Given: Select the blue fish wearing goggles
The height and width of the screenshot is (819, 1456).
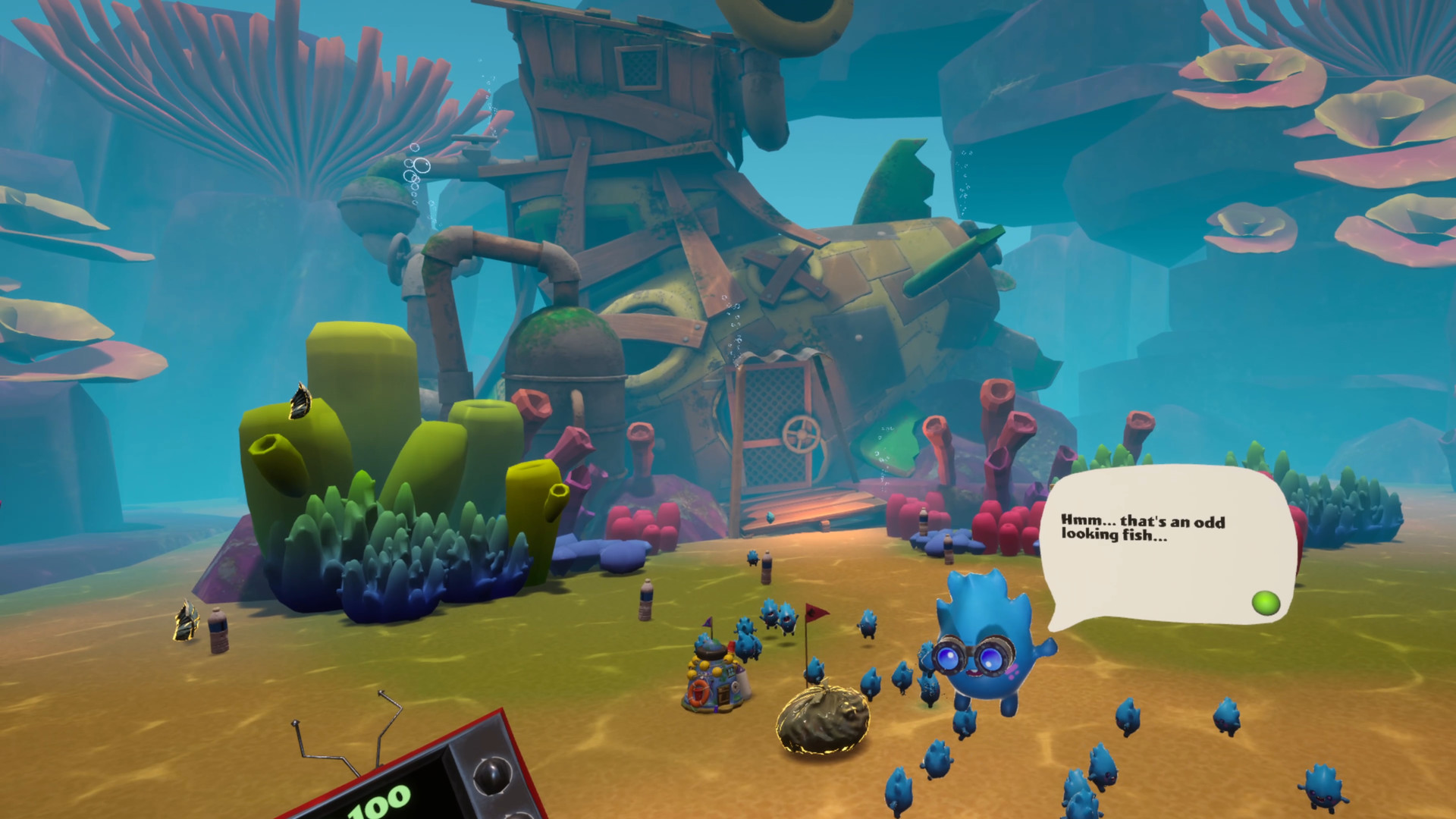Looking at the screenshot, I should 978,652.
